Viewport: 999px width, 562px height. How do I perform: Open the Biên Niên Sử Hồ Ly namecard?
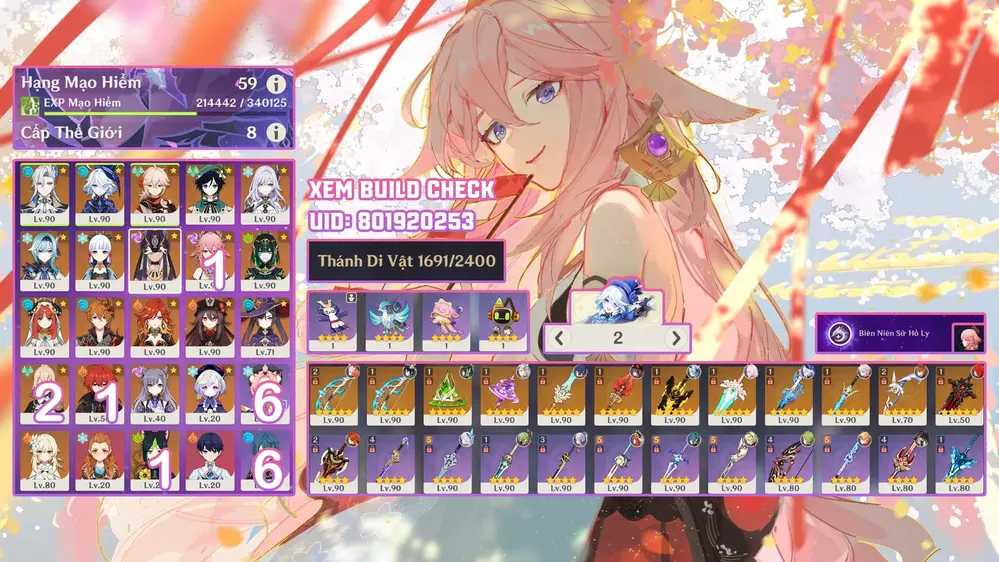pyautogui.click(x=900, y=335)
